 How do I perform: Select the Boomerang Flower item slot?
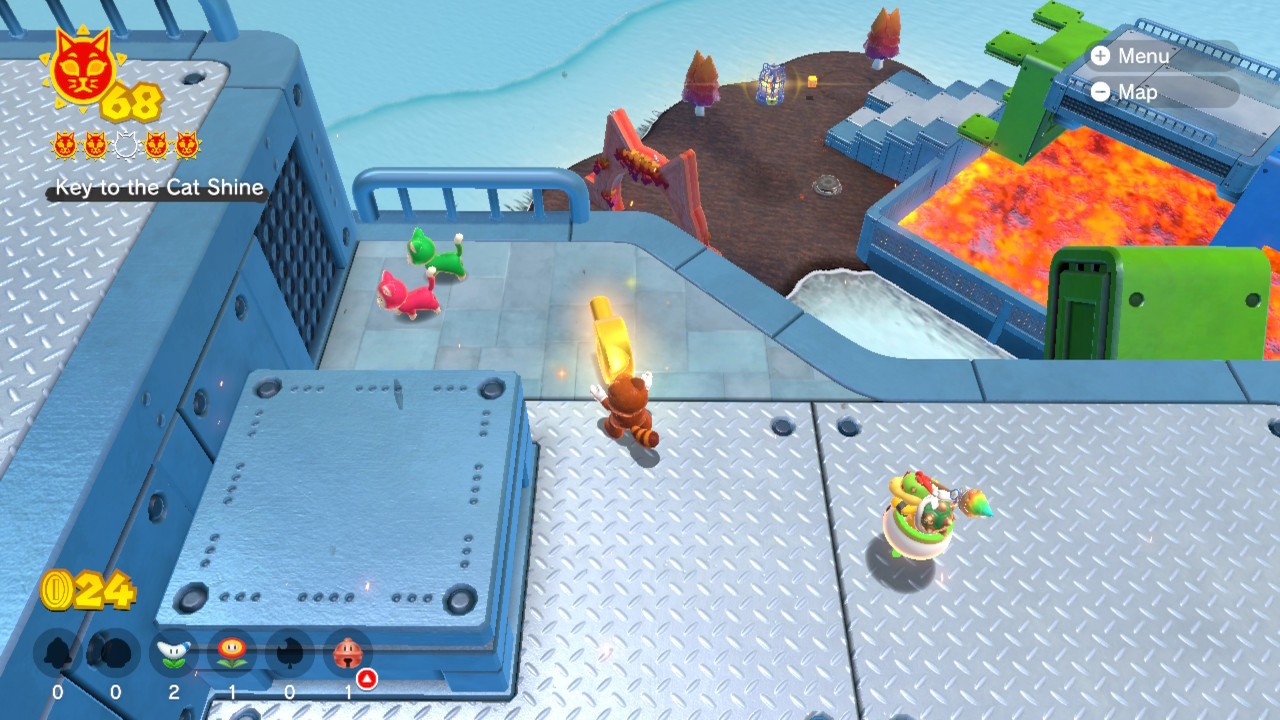(x=173, y=654)
